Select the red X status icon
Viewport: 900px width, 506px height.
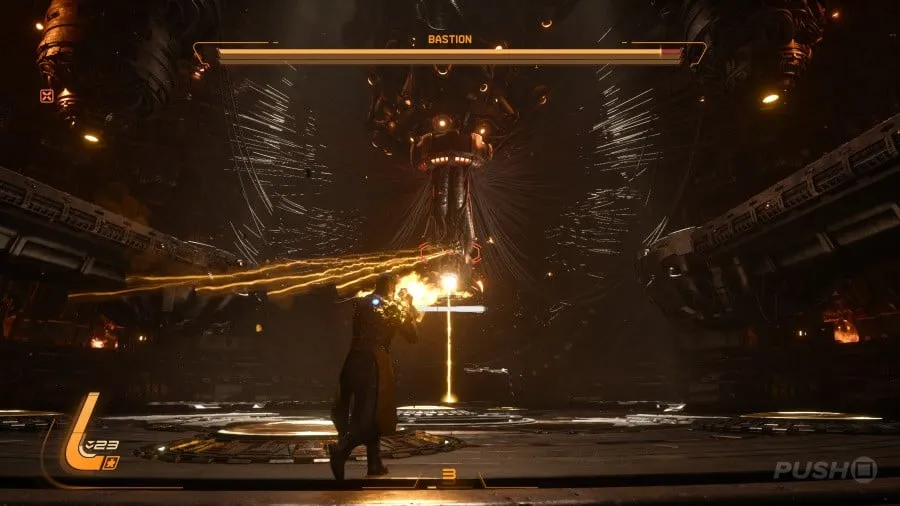click(x=45, y=96)
